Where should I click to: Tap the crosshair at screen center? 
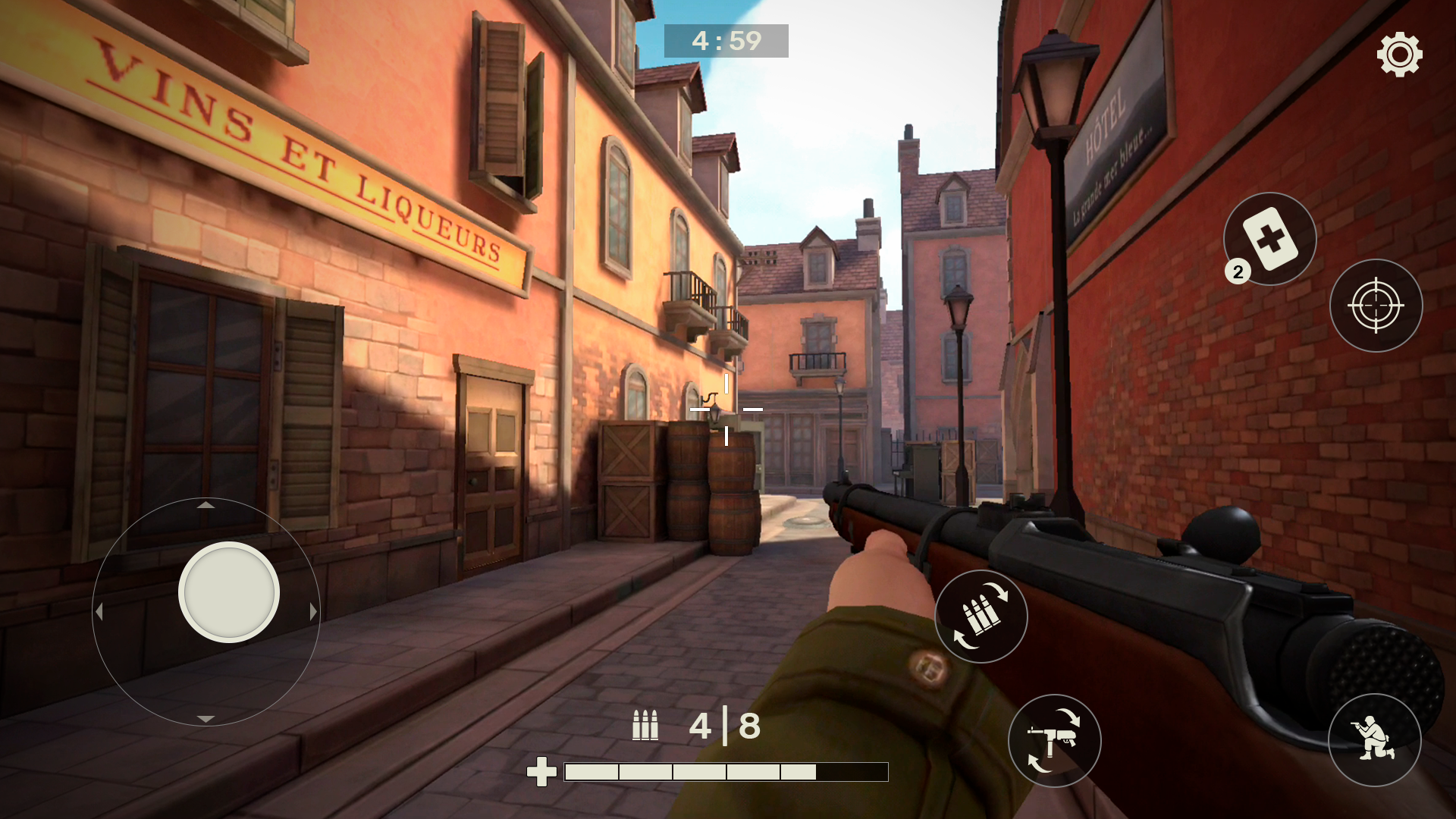tap(728, 408)
